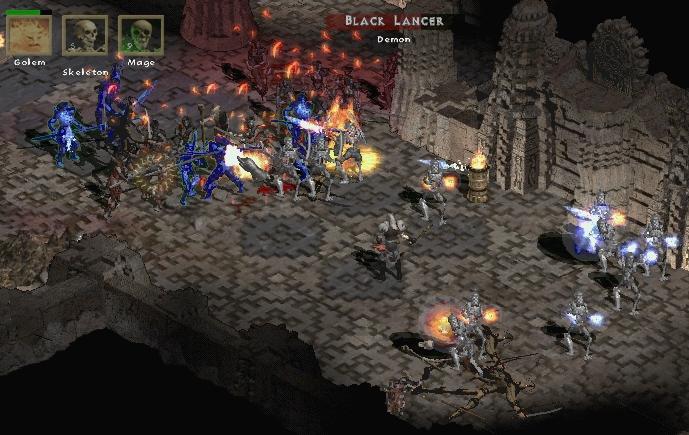Click the Skeleton summon portrait
689x435 pixels.
(85, 36)
